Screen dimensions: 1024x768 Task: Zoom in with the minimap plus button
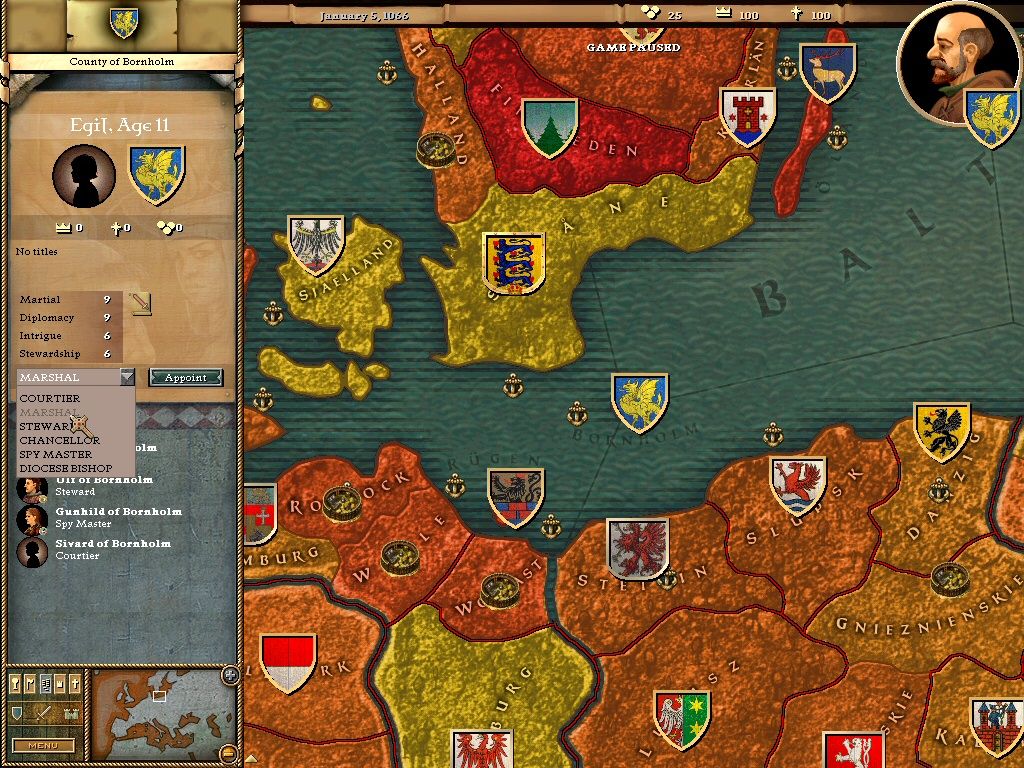tap(229, 673)
